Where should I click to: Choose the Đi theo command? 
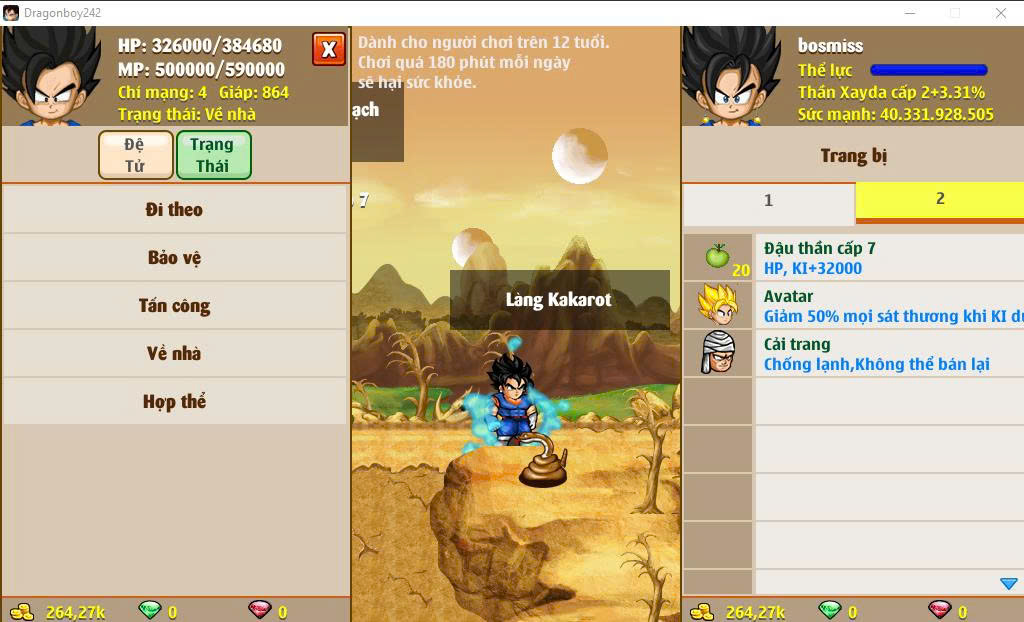[174, 210]
